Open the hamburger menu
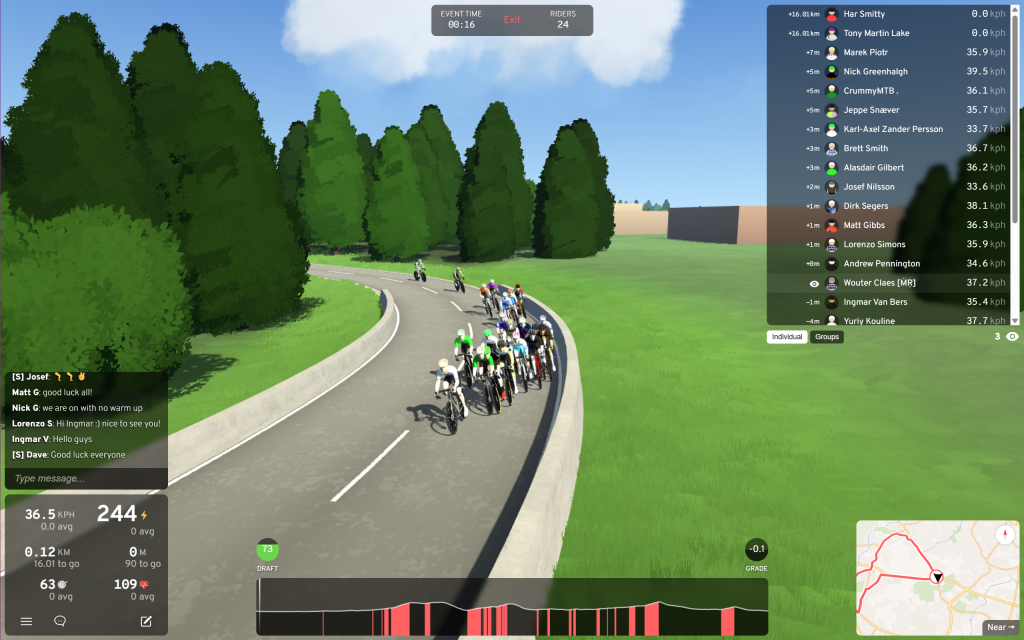The image size is (1024, 640). pos(27,621)
